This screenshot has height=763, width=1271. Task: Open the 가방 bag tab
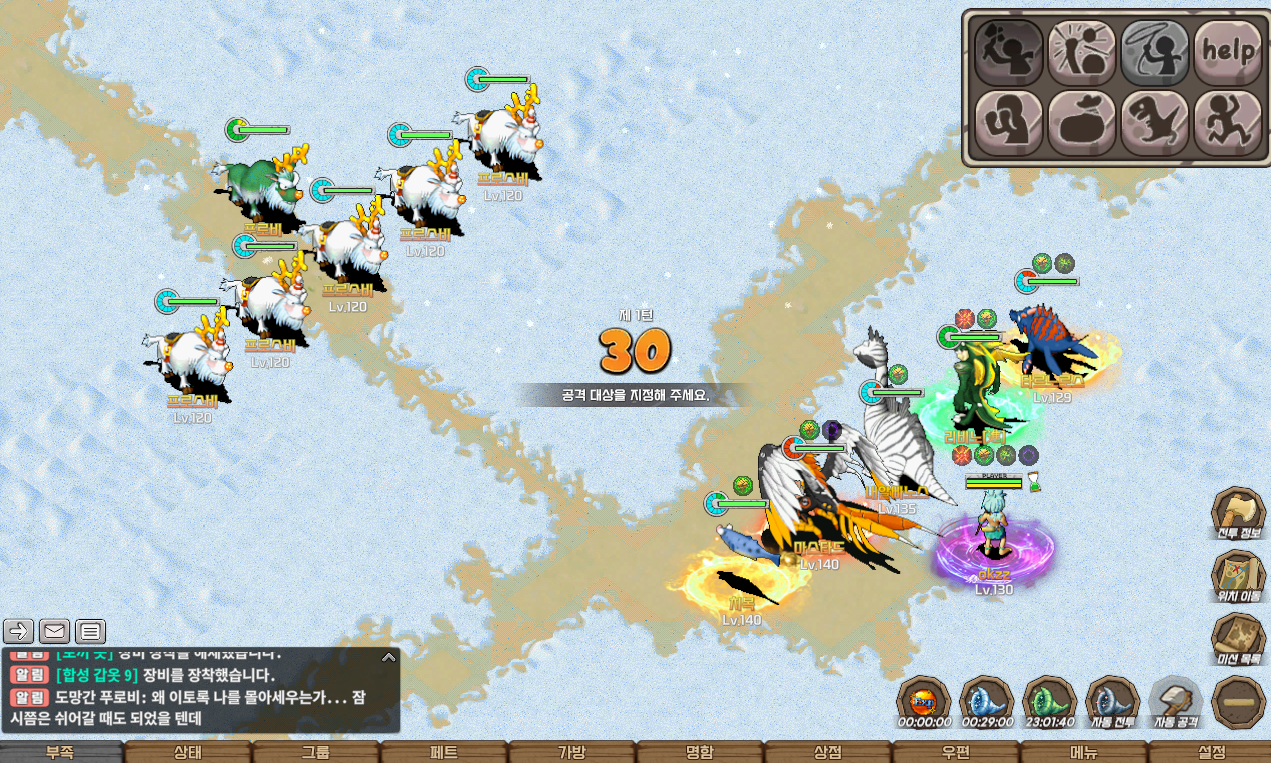(x=571, y=752)
